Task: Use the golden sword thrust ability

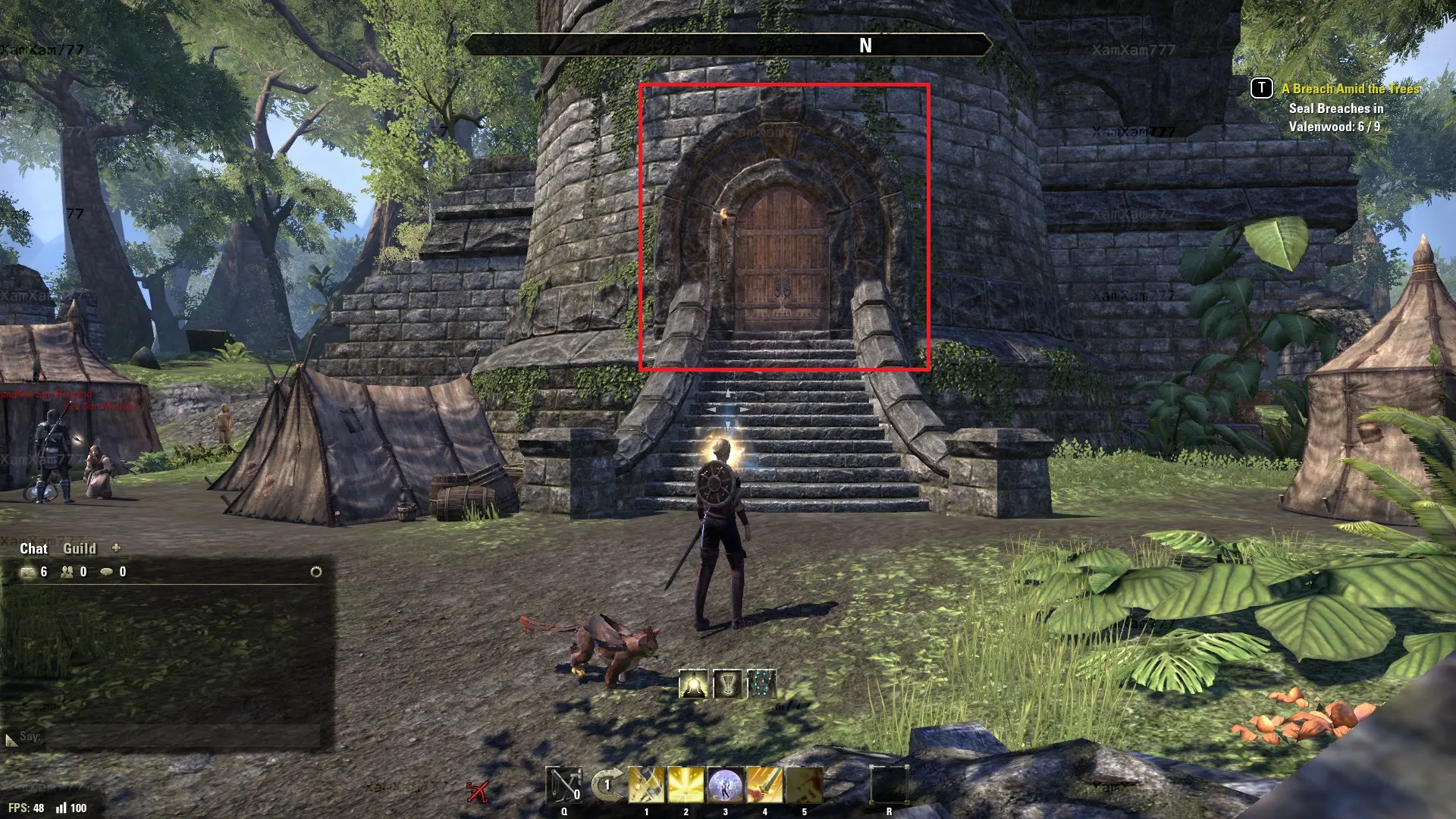Action: pyautogui.click(x=764, y=785)
